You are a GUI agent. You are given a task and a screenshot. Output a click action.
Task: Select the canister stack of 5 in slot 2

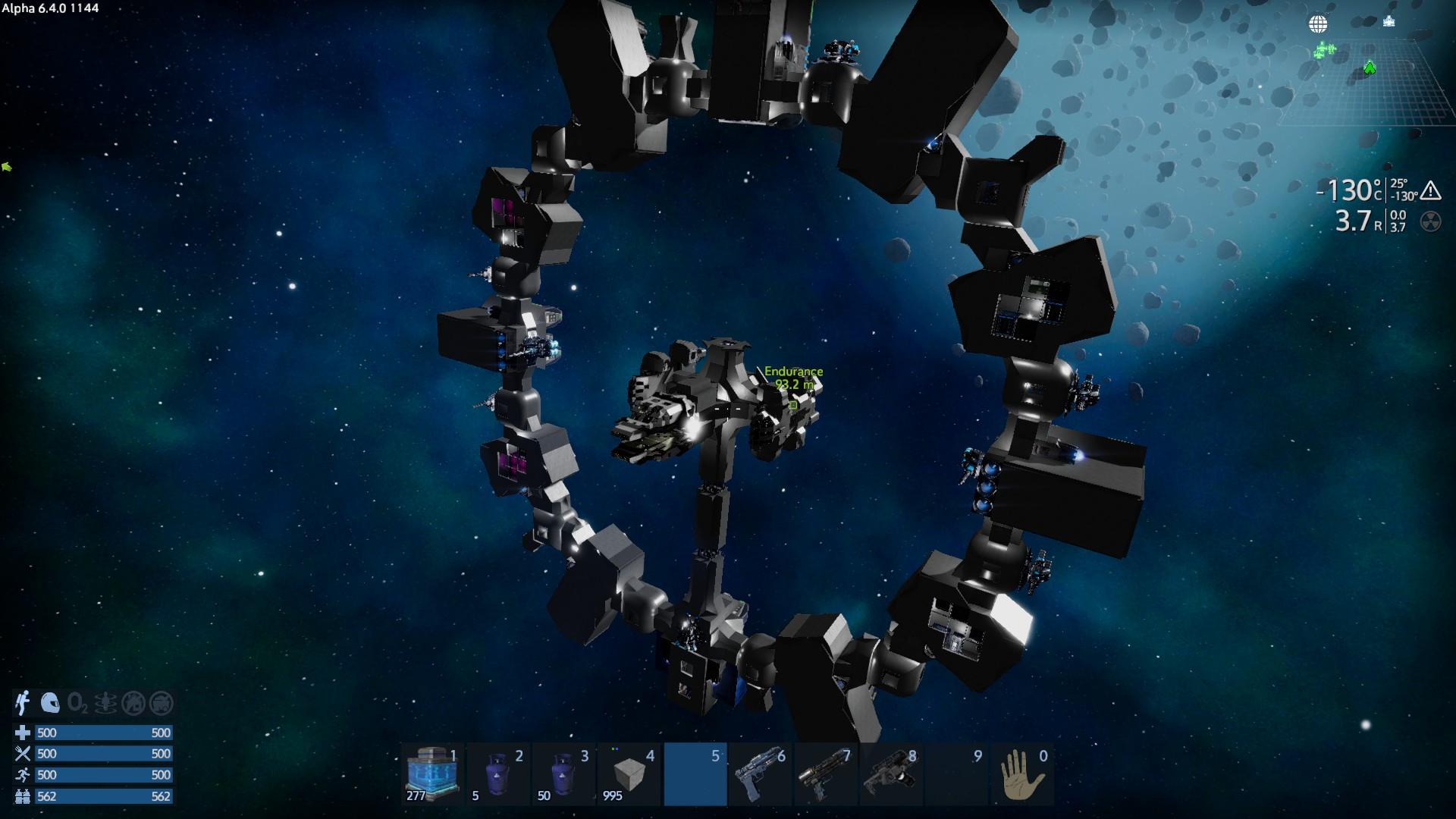(498, 774)
